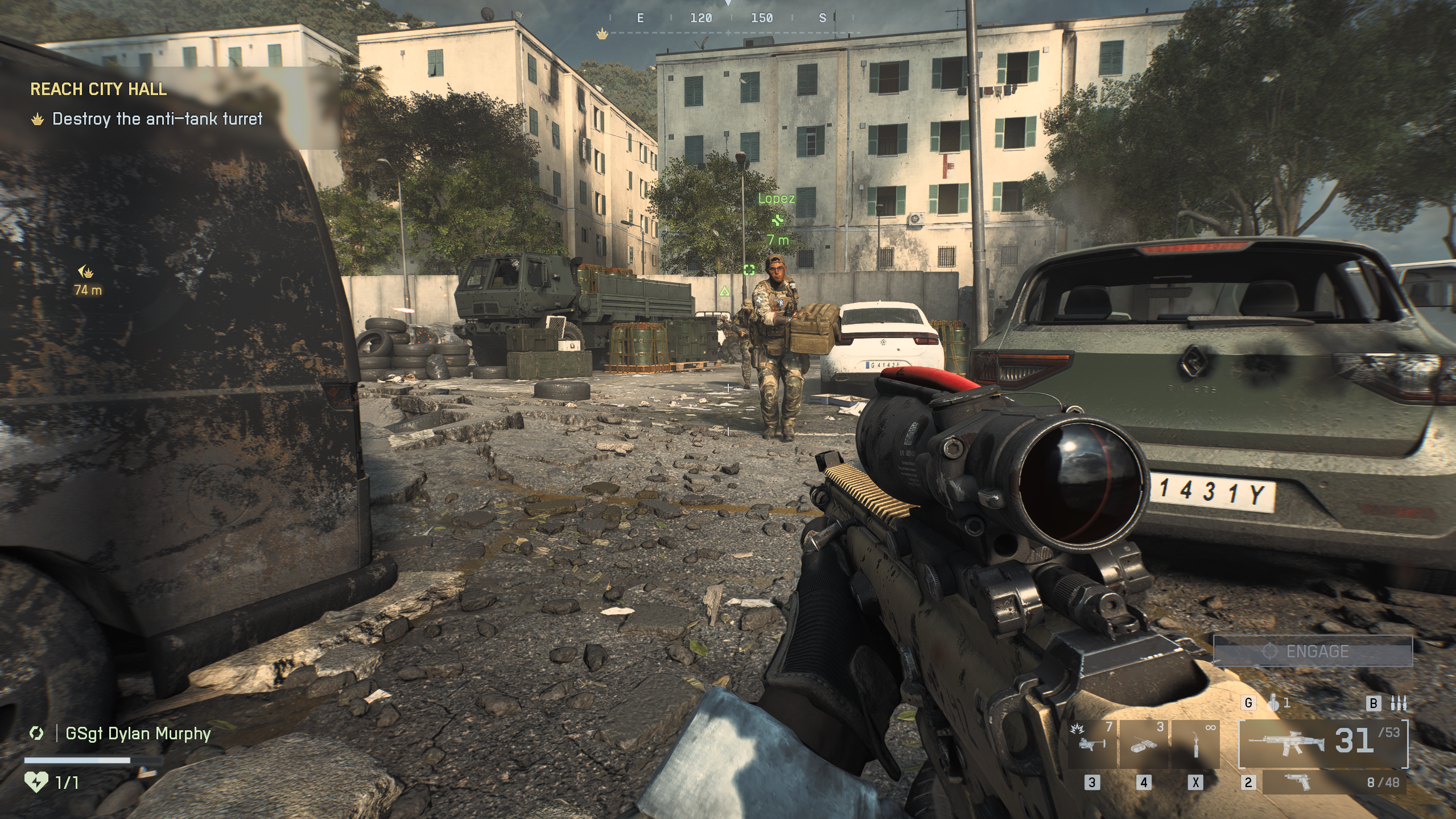Click the three-bullet fire mode icon
The width and height of the screenshot is (1456, 819).
coord(1398,703)
